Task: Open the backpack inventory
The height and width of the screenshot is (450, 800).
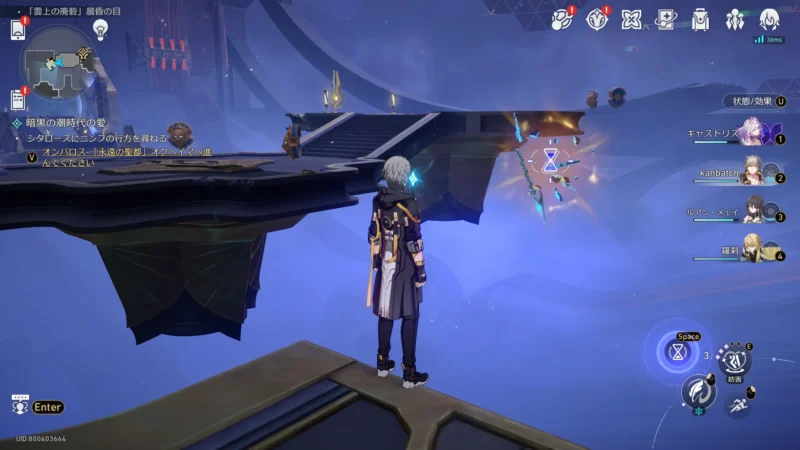Action: tap(700, 19)
